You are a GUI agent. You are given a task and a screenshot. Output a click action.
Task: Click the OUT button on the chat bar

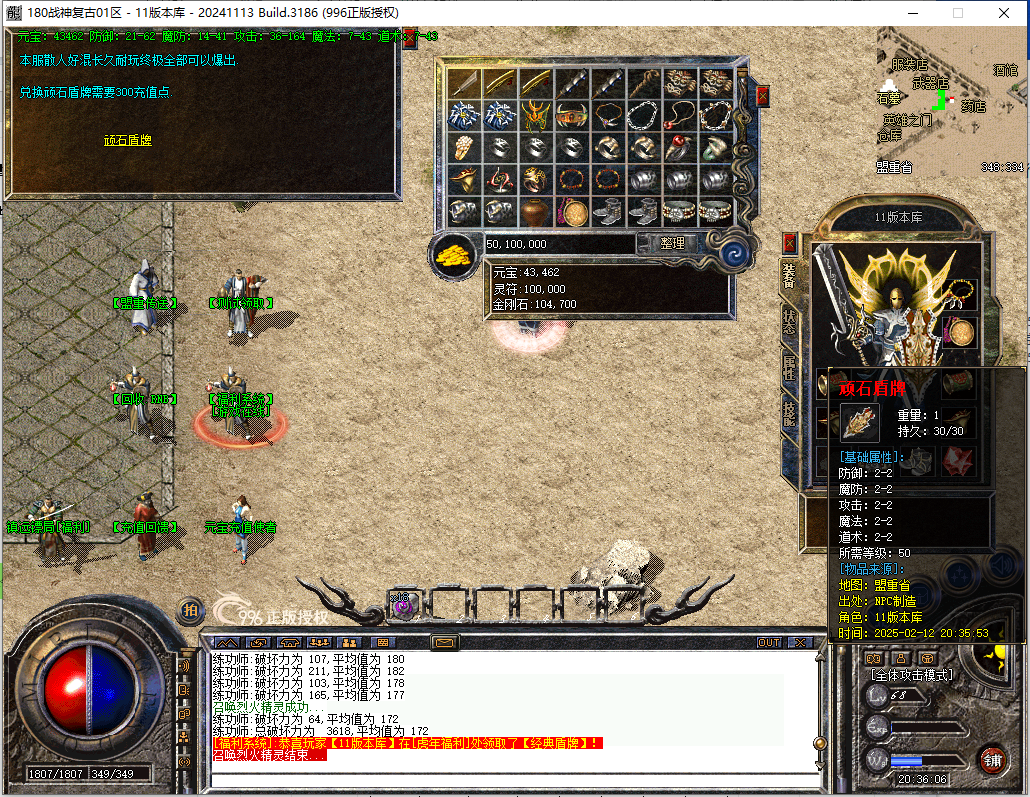768,642
